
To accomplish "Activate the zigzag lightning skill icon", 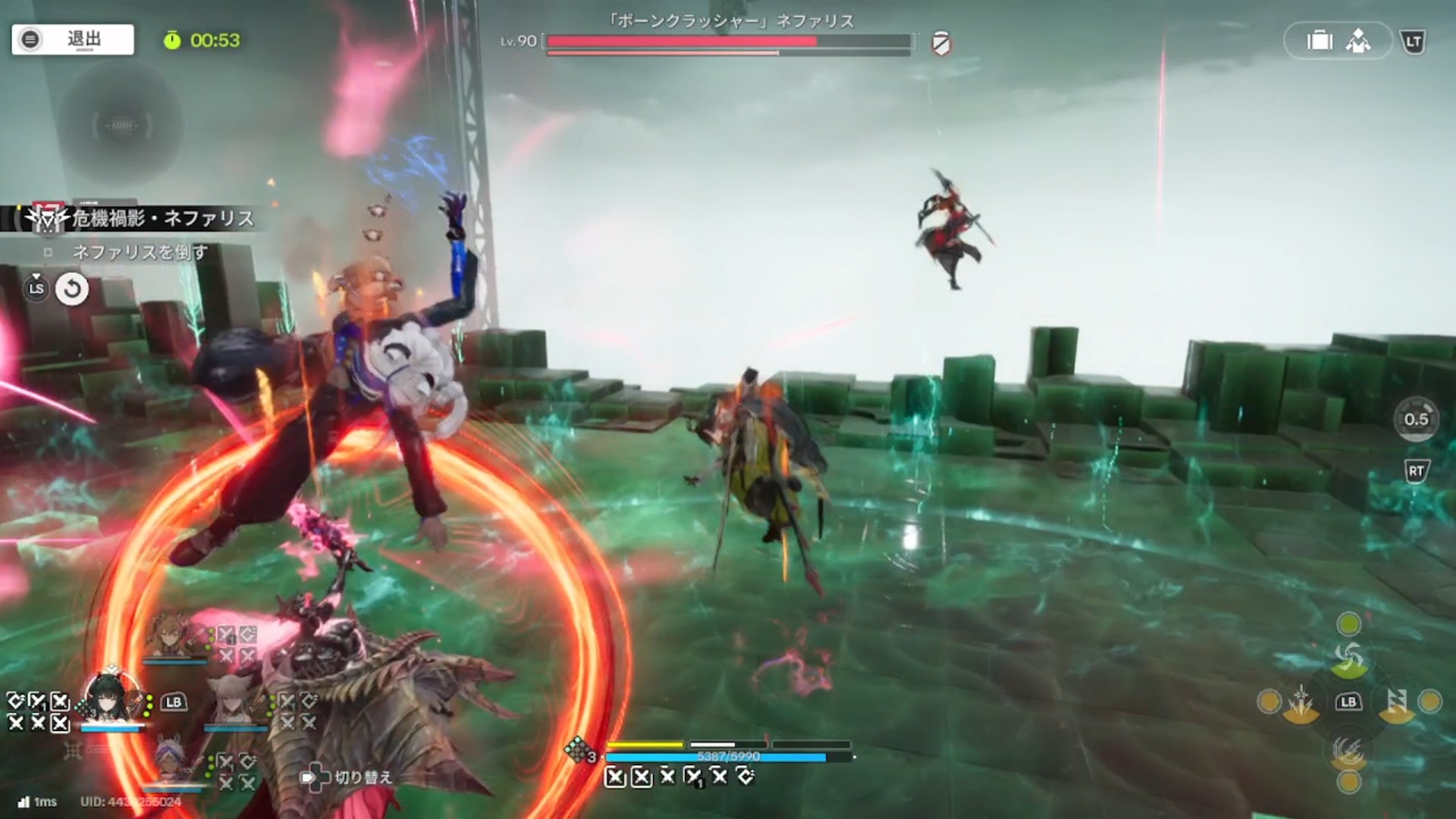I will click(x=1396, y=702).
